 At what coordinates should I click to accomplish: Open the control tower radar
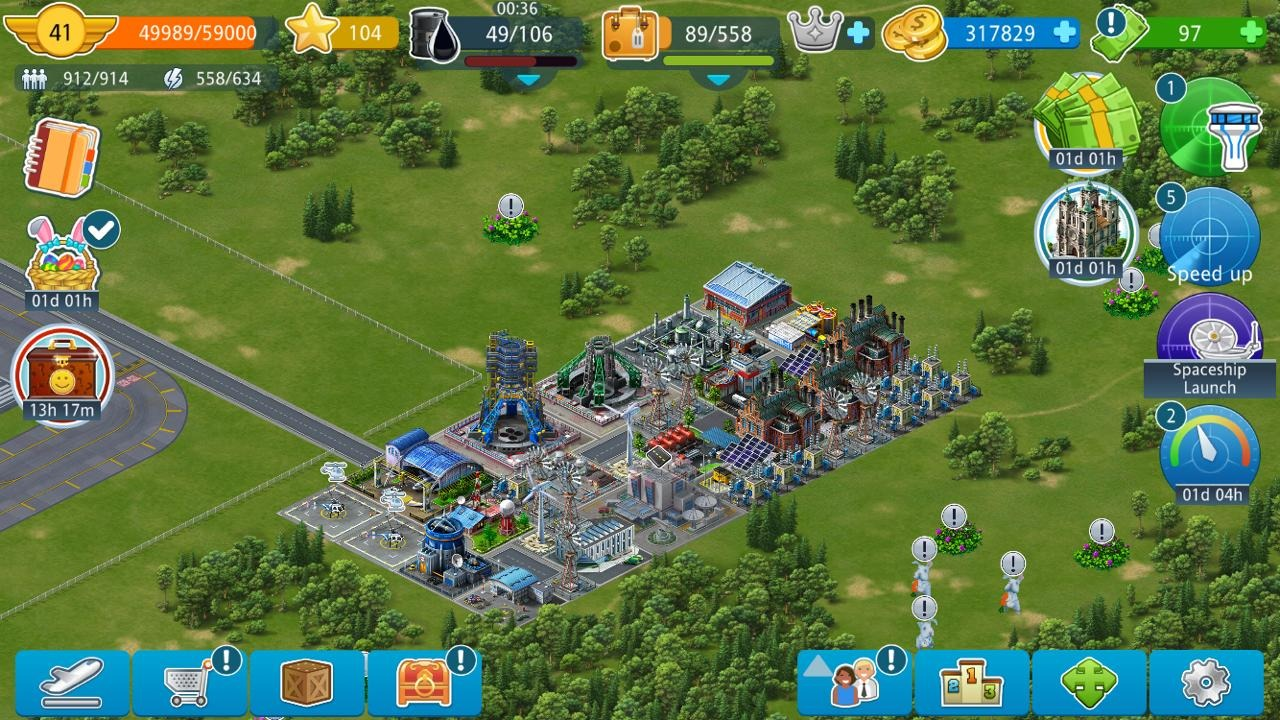click(1210, 126)
